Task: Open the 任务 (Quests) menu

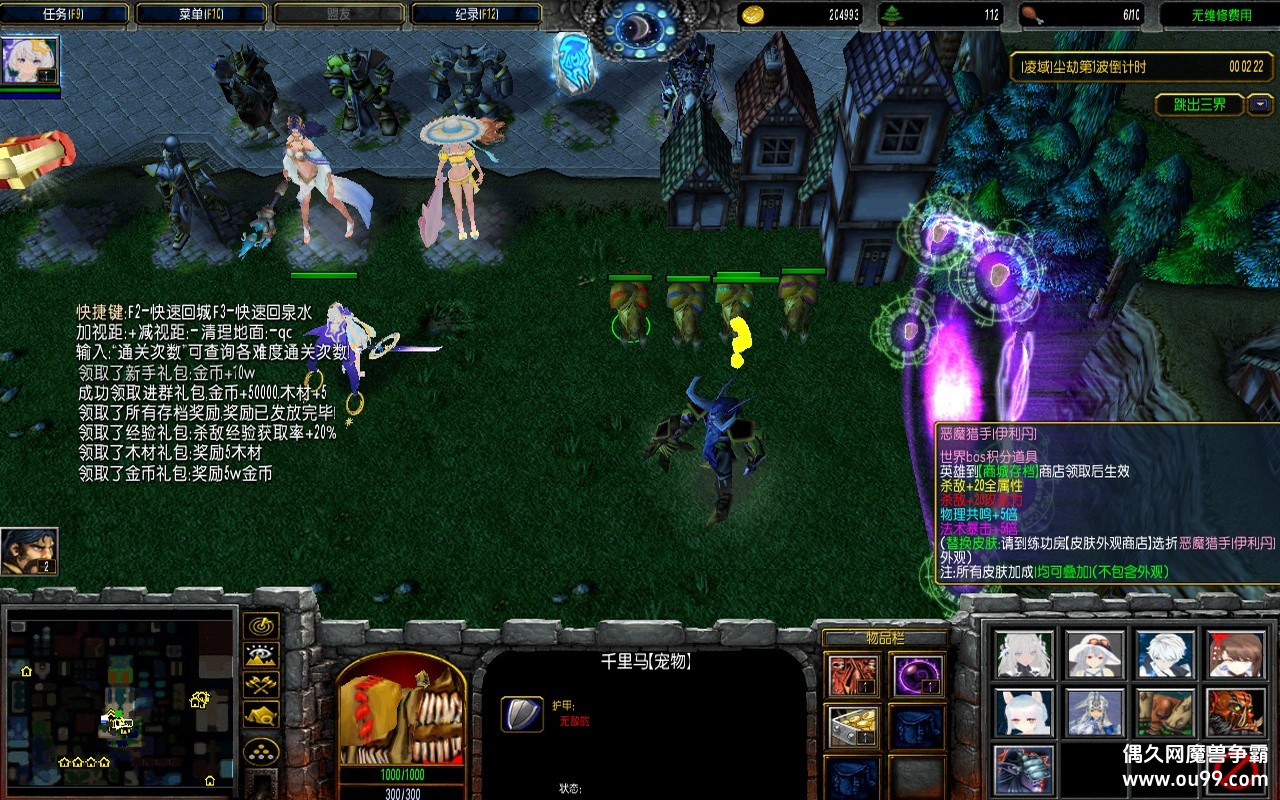Action: tap(66, 14)
